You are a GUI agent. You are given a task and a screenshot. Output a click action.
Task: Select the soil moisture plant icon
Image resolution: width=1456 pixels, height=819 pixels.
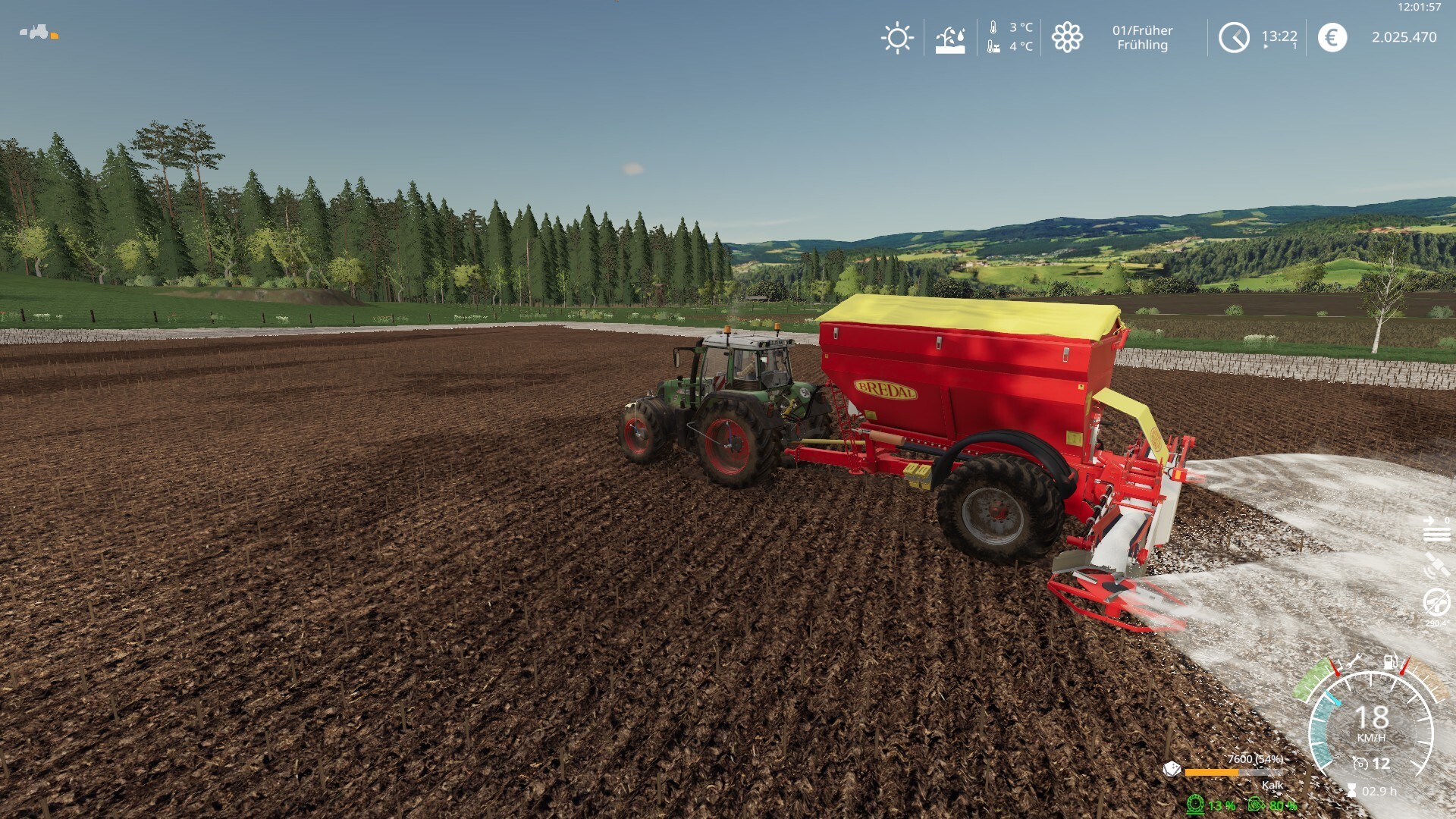[950, 38]
